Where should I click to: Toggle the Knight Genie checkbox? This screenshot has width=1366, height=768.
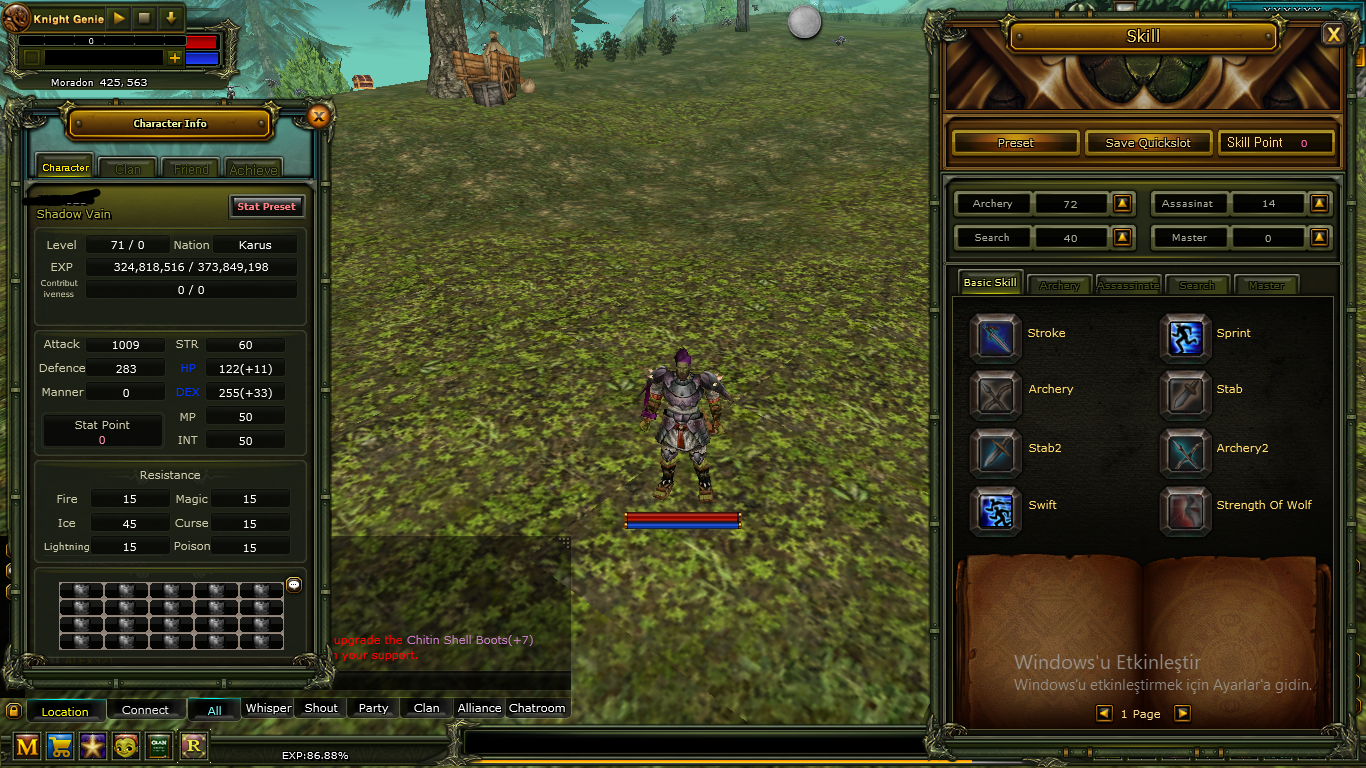point(33,58)
